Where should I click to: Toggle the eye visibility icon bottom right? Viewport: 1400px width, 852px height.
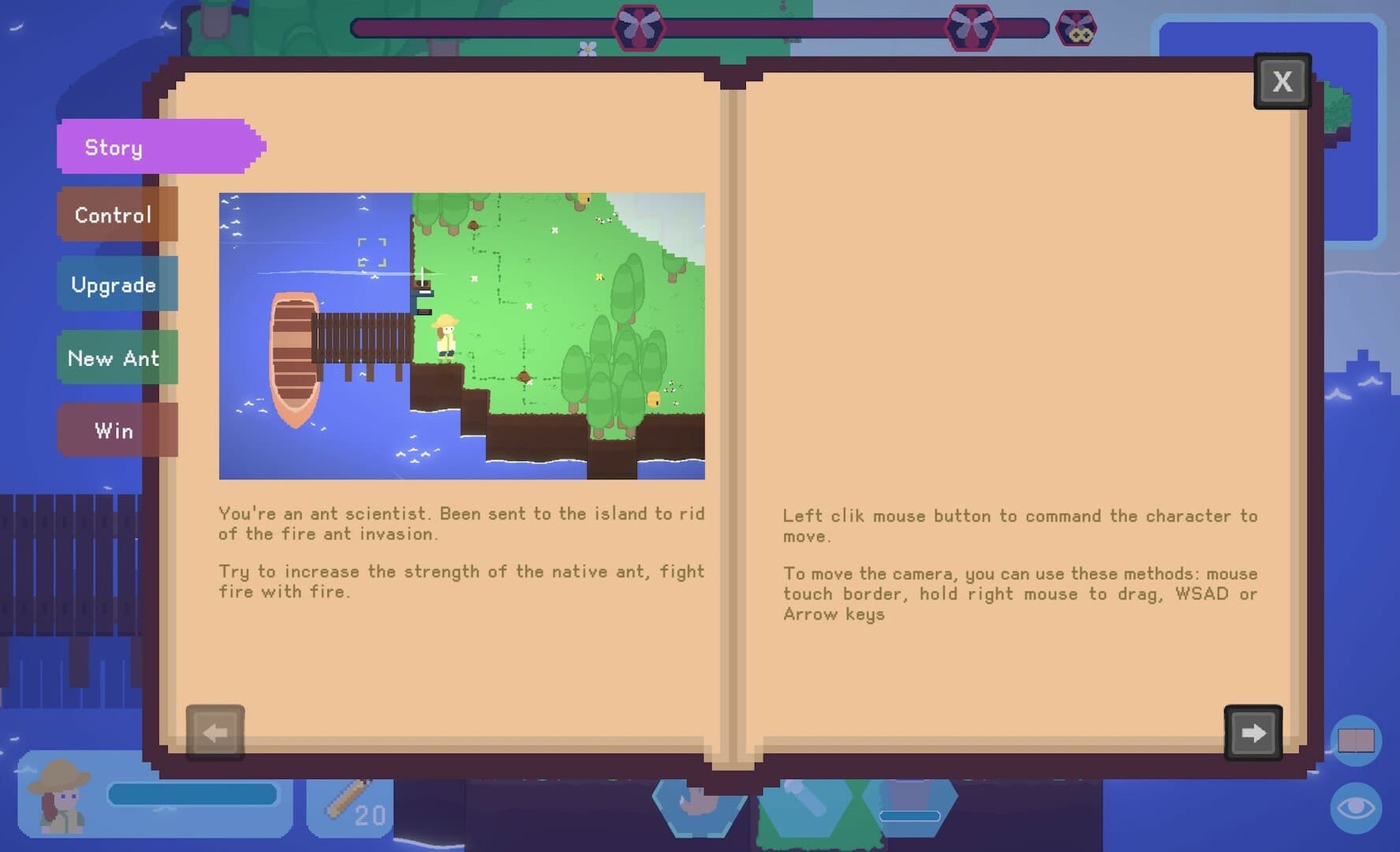1358,808
